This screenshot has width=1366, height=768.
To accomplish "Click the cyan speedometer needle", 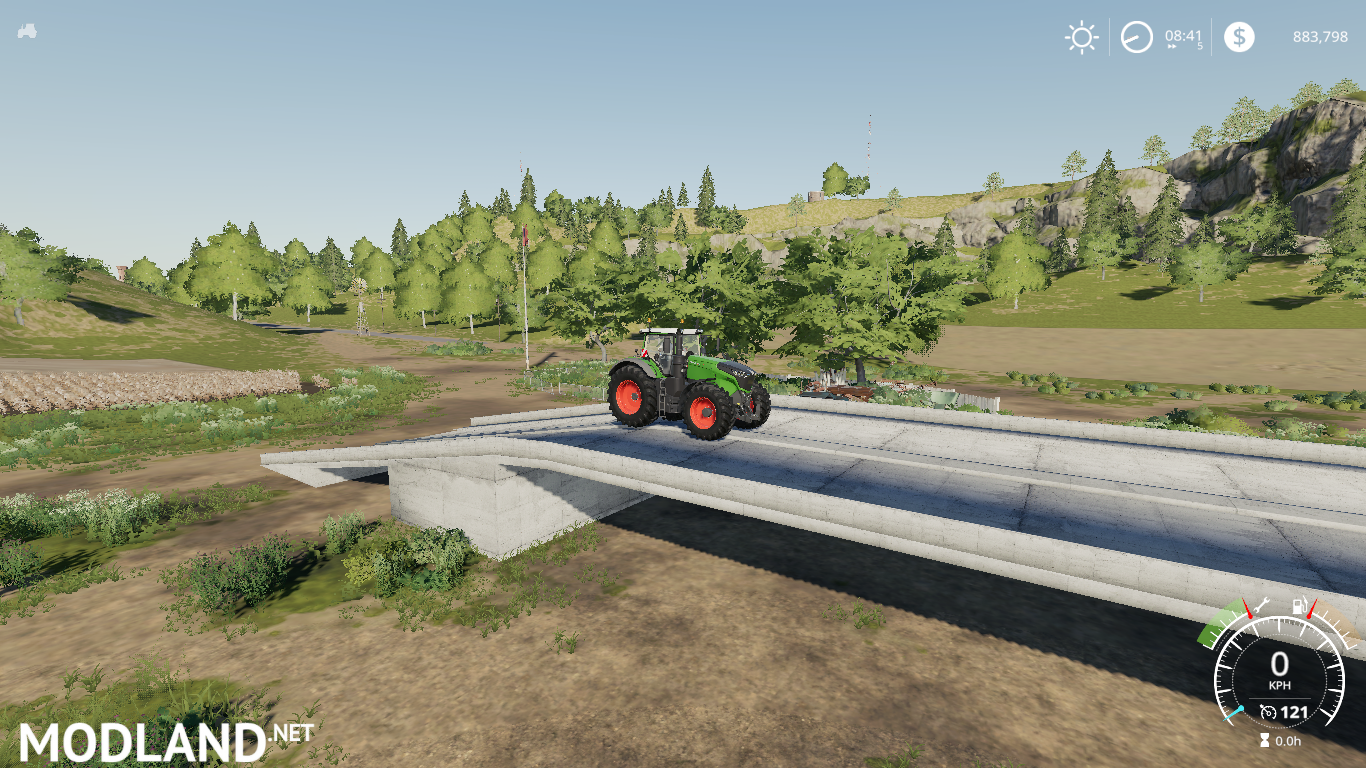I will 1232,714.
